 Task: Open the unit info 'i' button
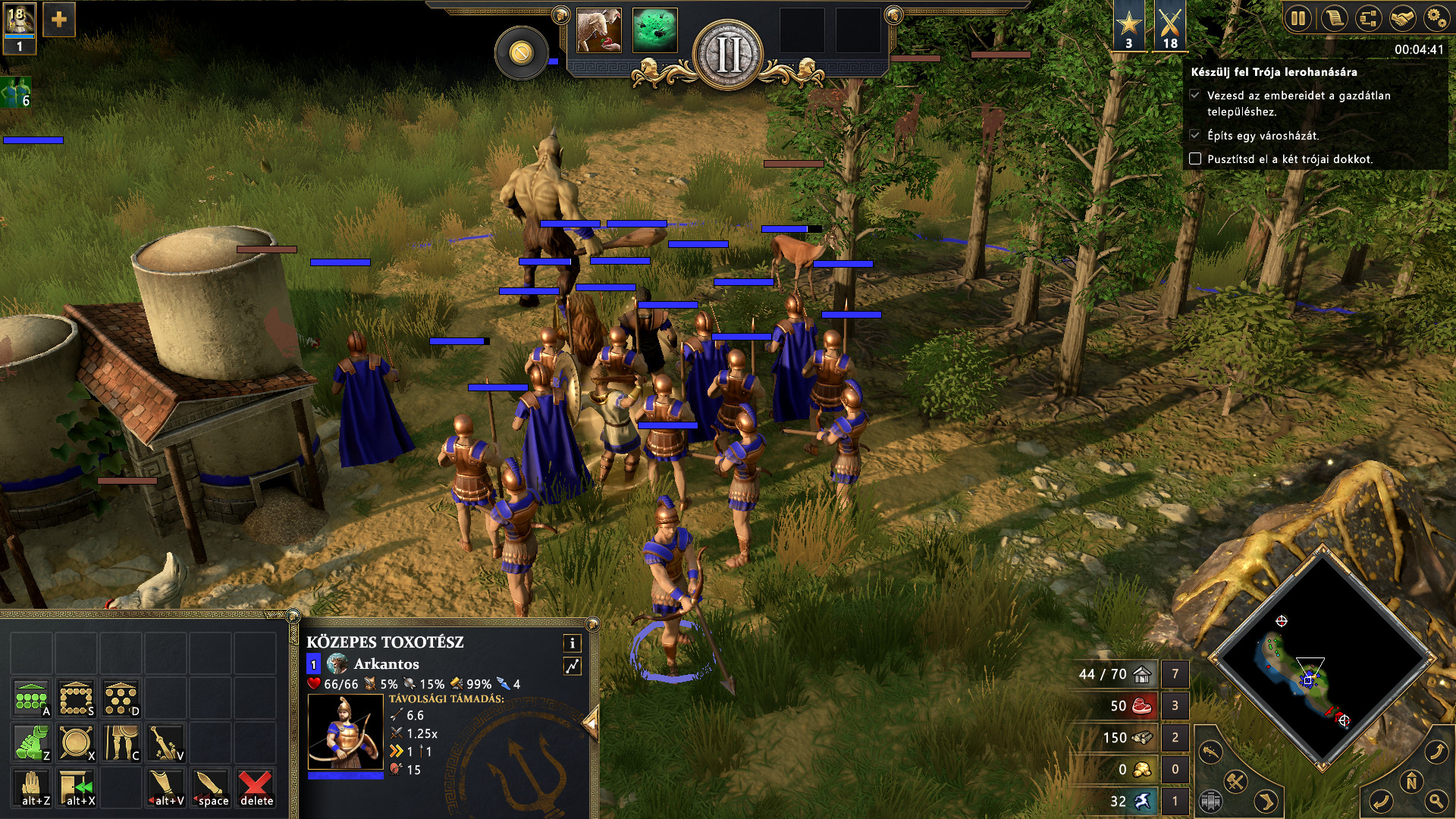[x=573, y=643]
